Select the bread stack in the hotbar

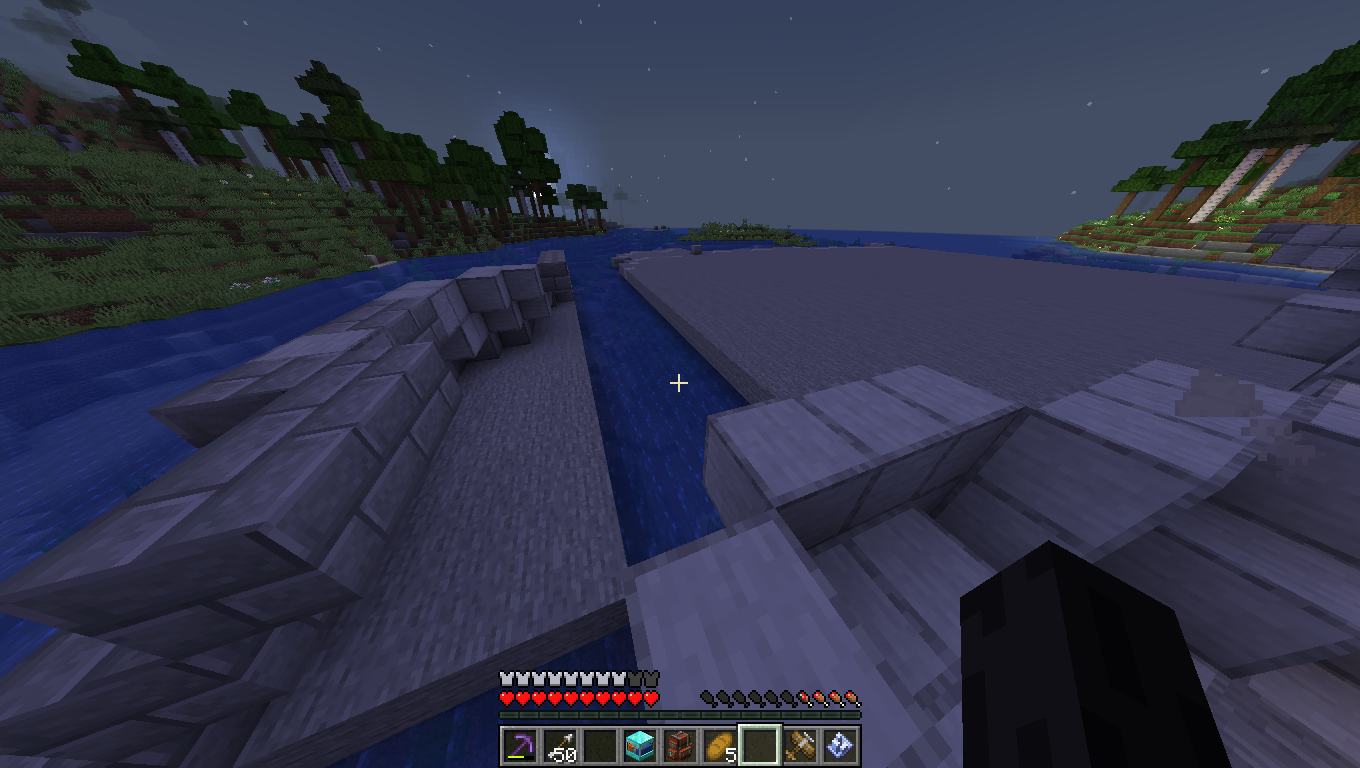click(719, 746)
